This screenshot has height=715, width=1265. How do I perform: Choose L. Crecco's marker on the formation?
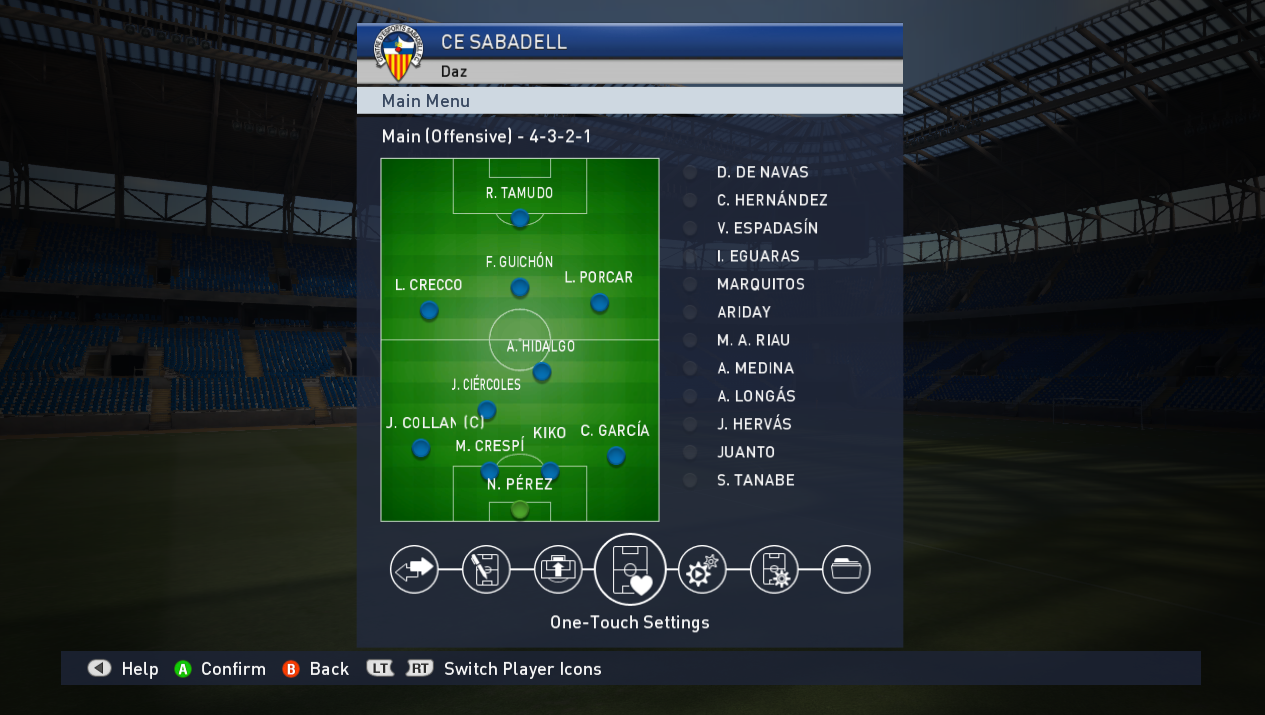tap(429, 311)
